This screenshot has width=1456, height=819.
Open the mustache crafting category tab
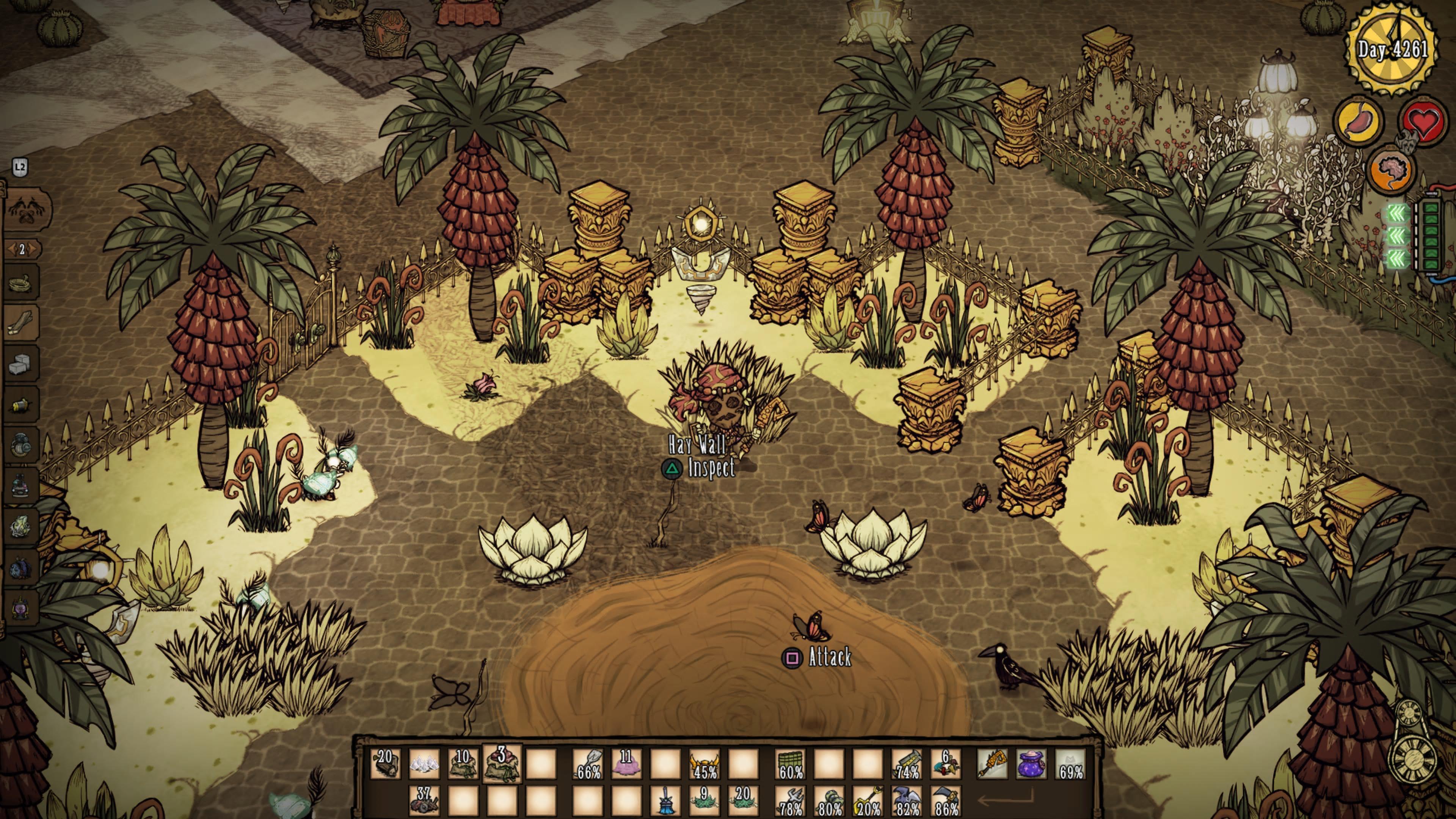pos(27,210)
